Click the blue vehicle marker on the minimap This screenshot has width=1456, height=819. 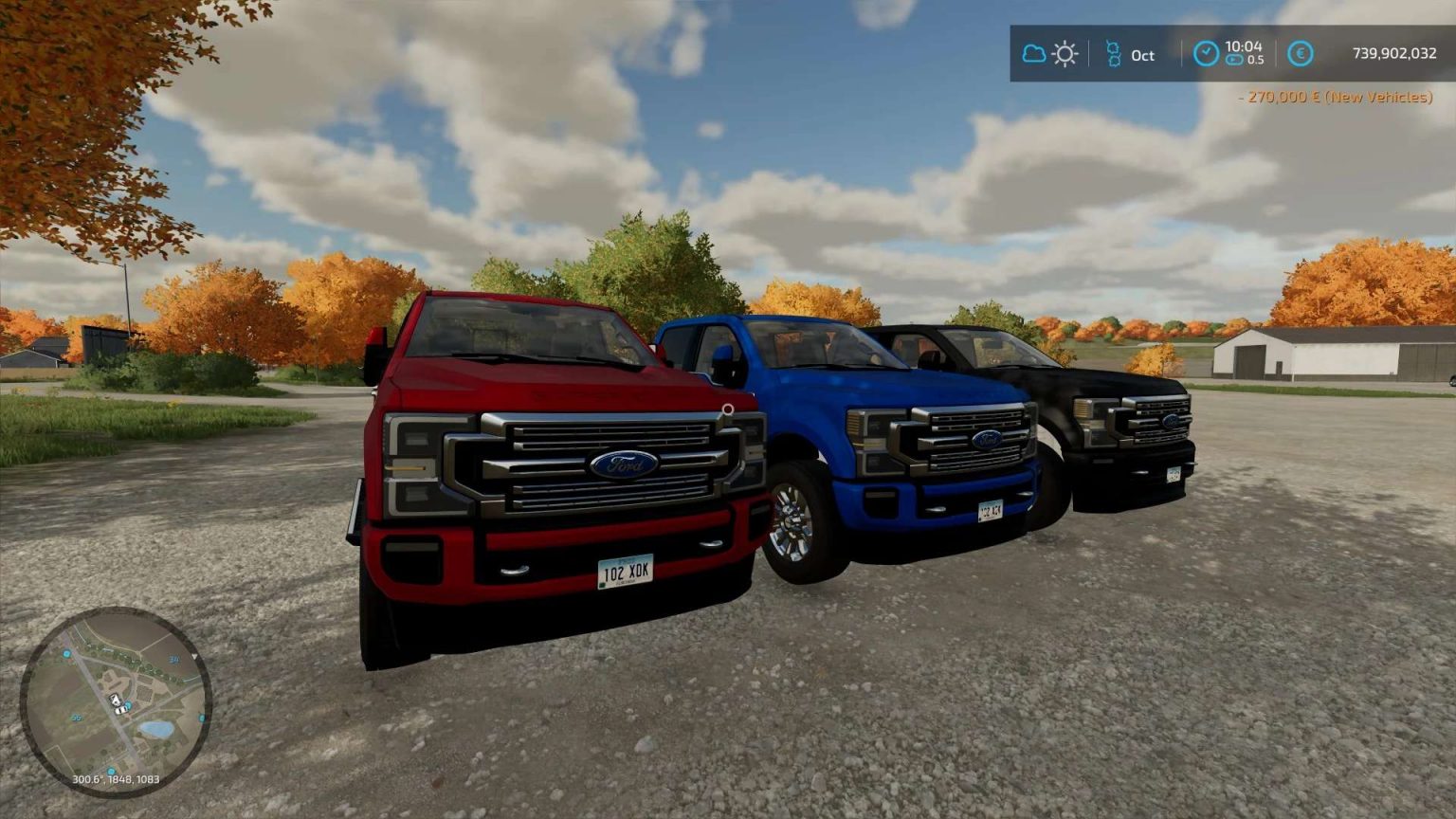[127, 705]
